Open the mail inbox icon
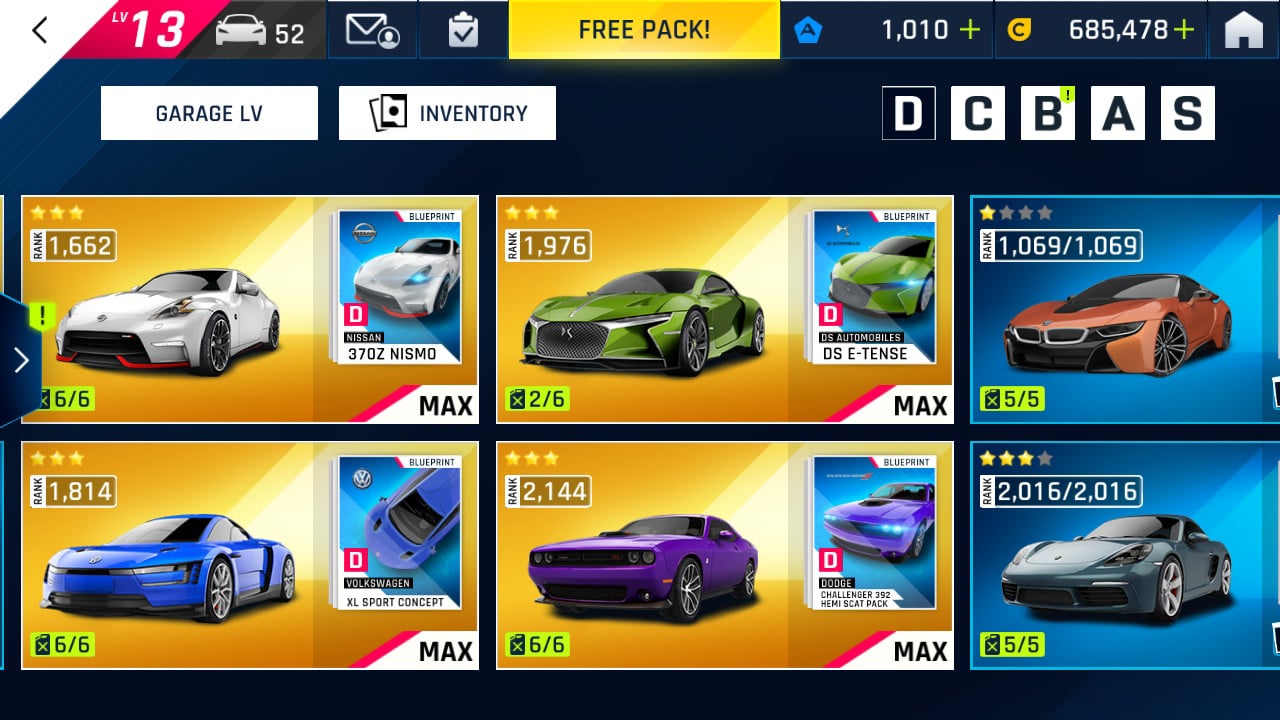The image size is (1280, 720). 372,30
